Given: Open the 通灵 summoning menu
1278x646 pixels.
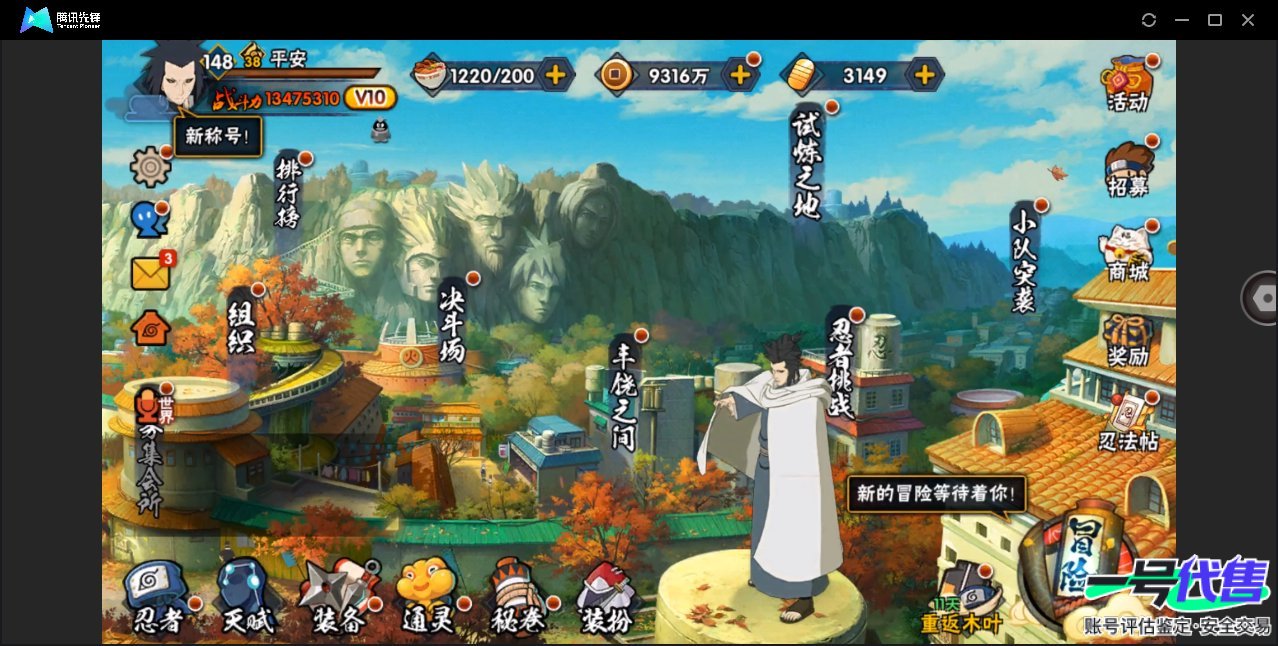Looking at the screenshot, I should click(427, 598).
